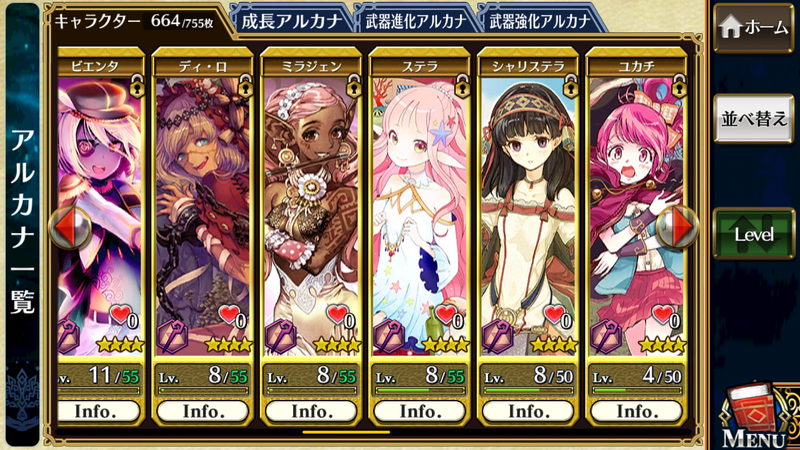Screen dimensions: 800x450
Task: Open Info for ミラジェン
Action: 310,411
